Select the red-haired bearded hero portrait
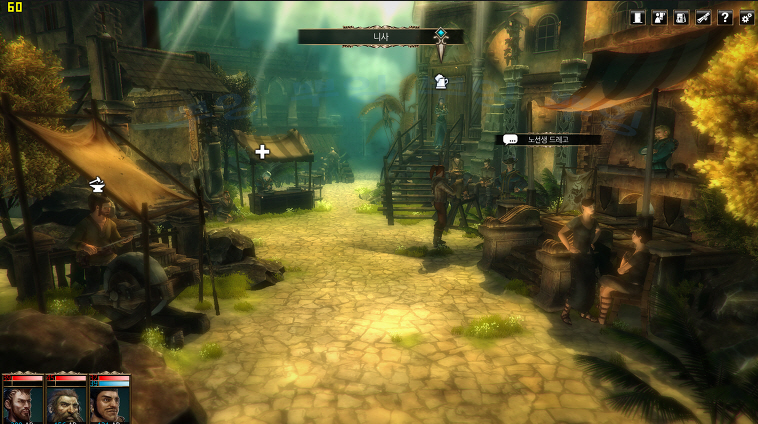Image resolution: width=758 pixels, height=424 pixels. click(22, 401)
